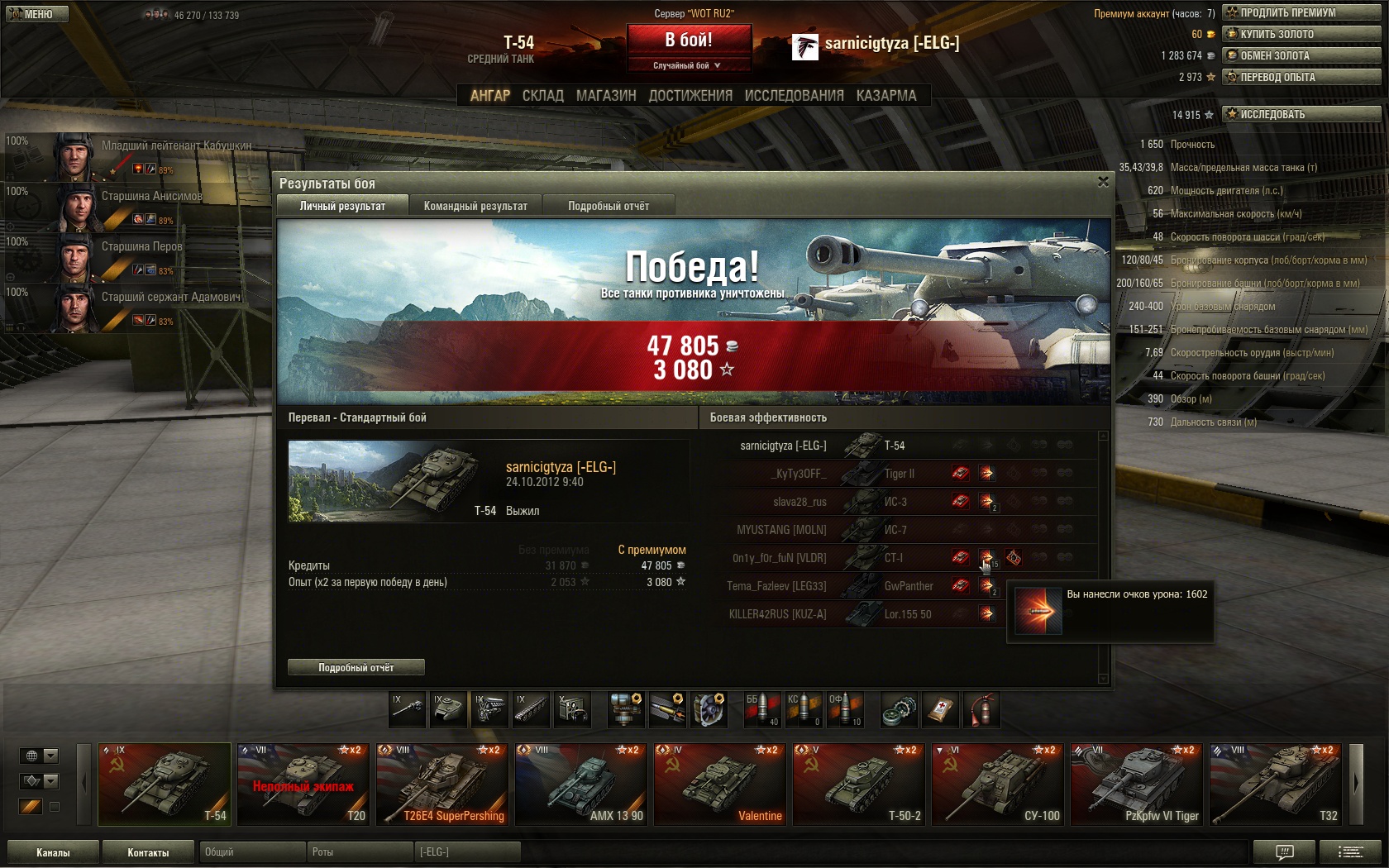1389x868 pixels.
Task: Open the Контакты list
Action: click(x=148, y=852)
